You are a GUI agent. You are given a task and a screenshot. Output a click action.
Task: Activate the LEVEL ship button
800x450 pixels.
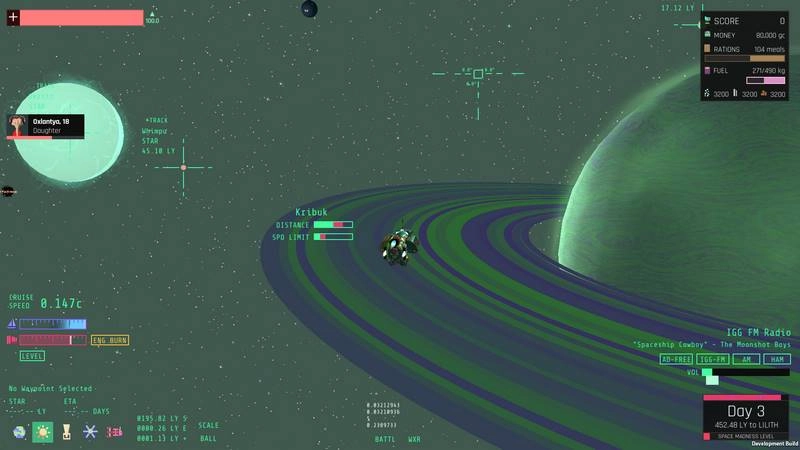[32, 356]
